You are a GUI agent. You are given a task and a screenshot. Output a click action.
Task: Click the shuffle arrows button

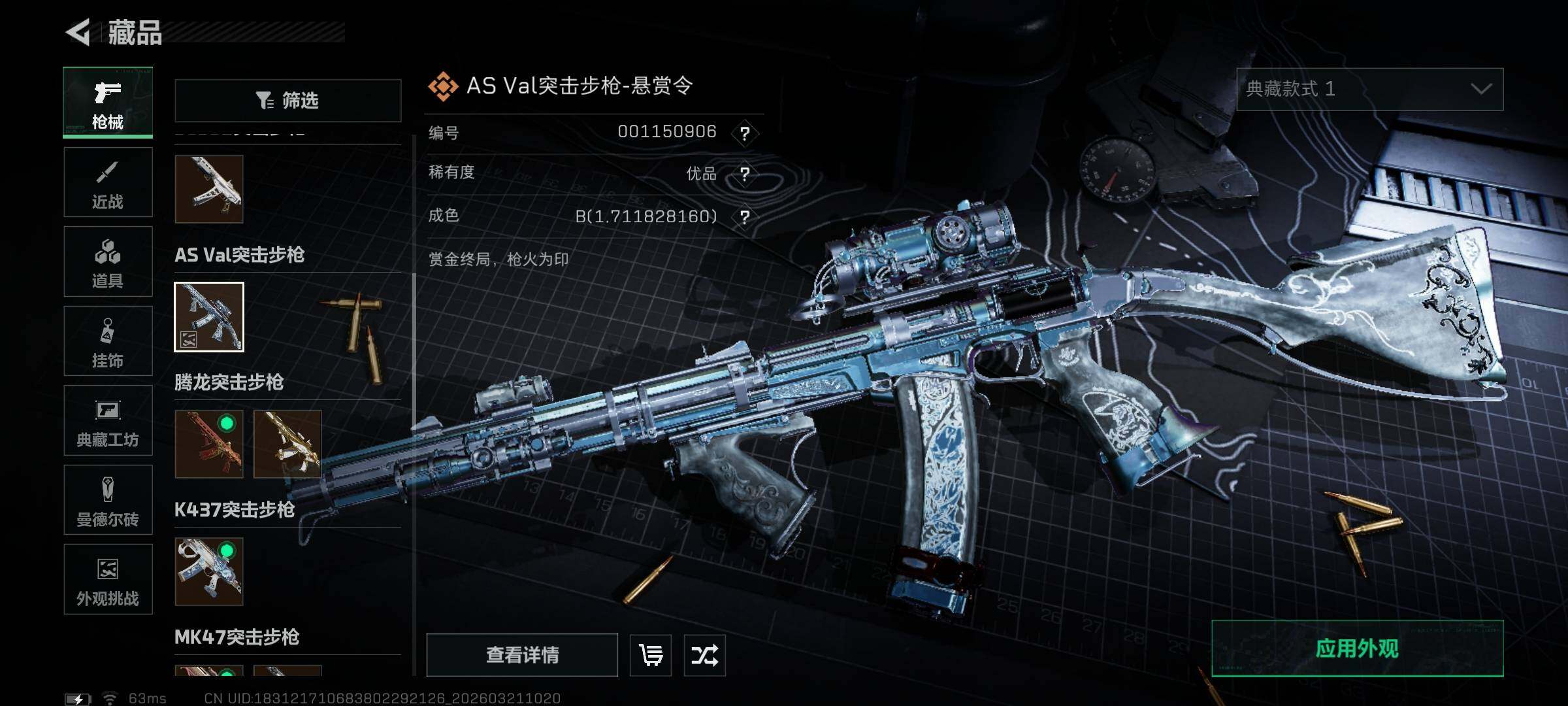point(704,655)
